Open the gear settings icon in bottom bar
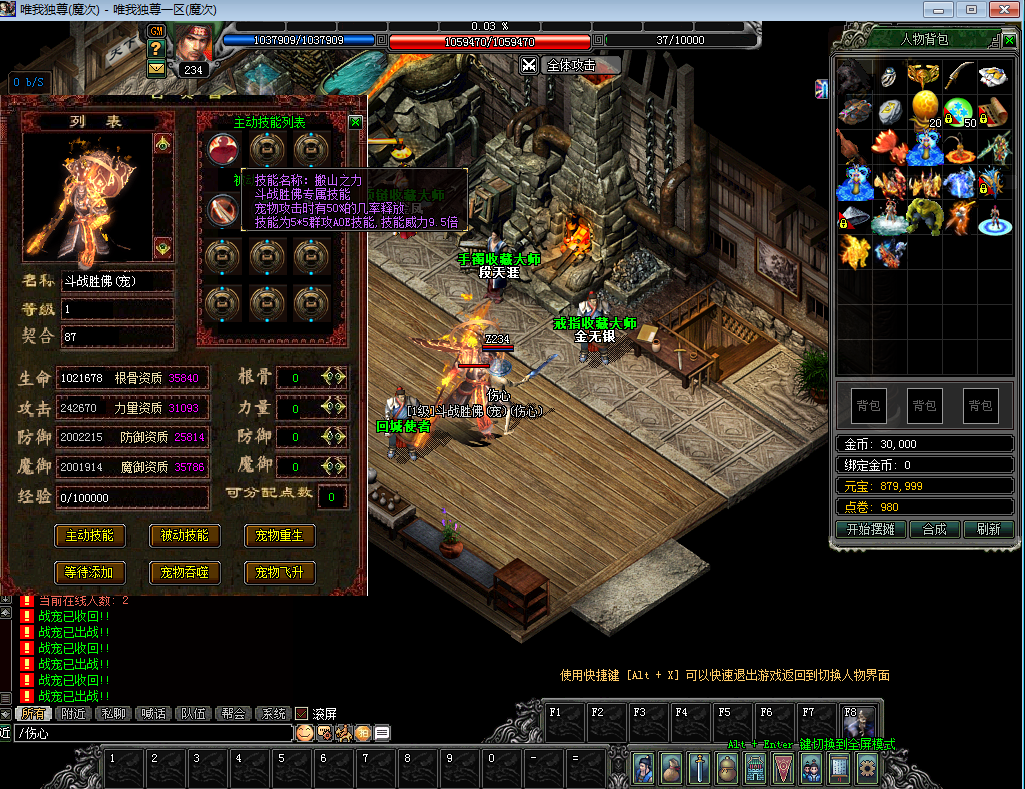Screen dimensions: 1025x789 click(867, 767)
